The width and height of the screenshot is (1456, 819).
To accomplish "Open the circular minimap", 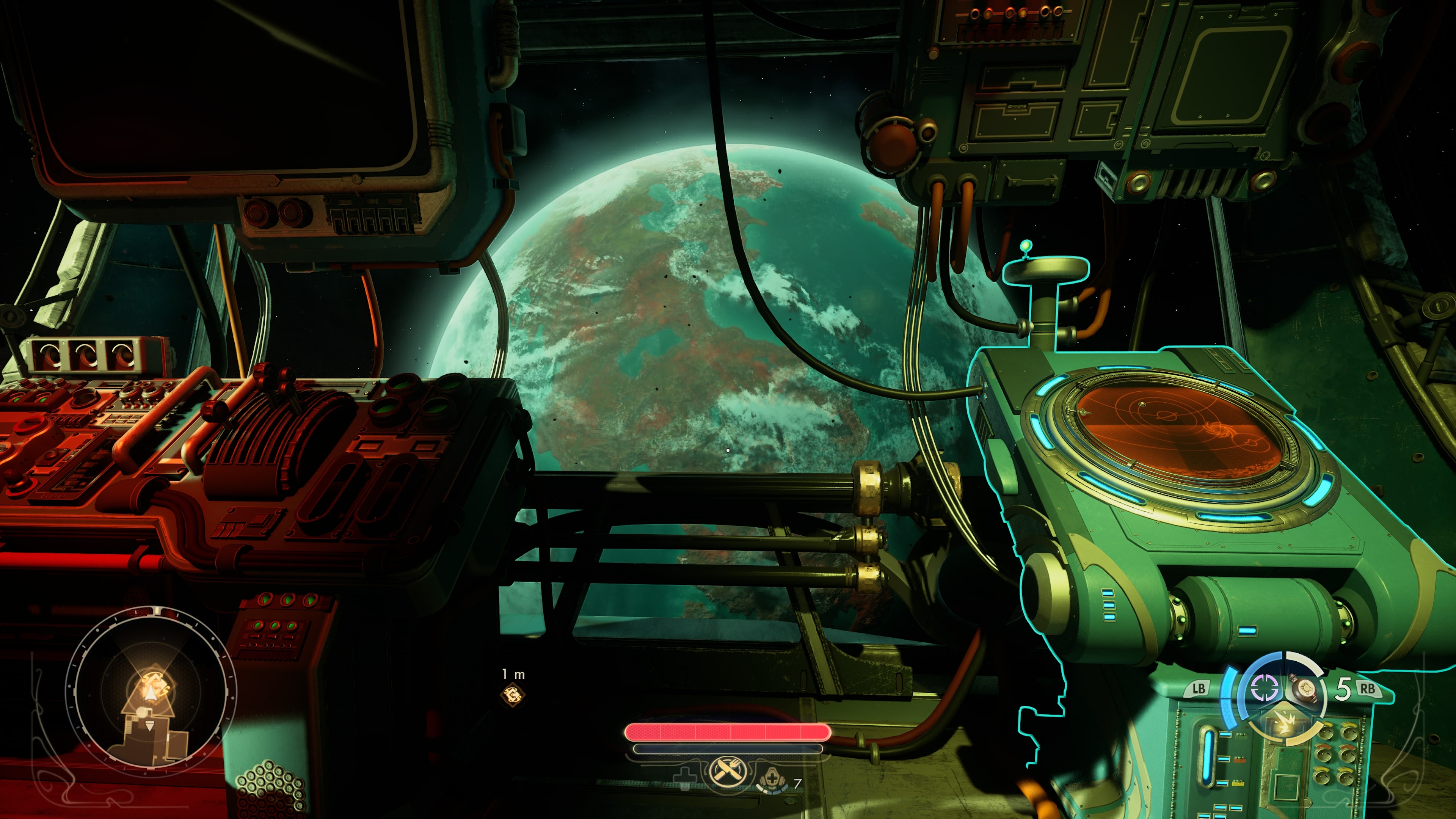I will (x=151, y=694).
